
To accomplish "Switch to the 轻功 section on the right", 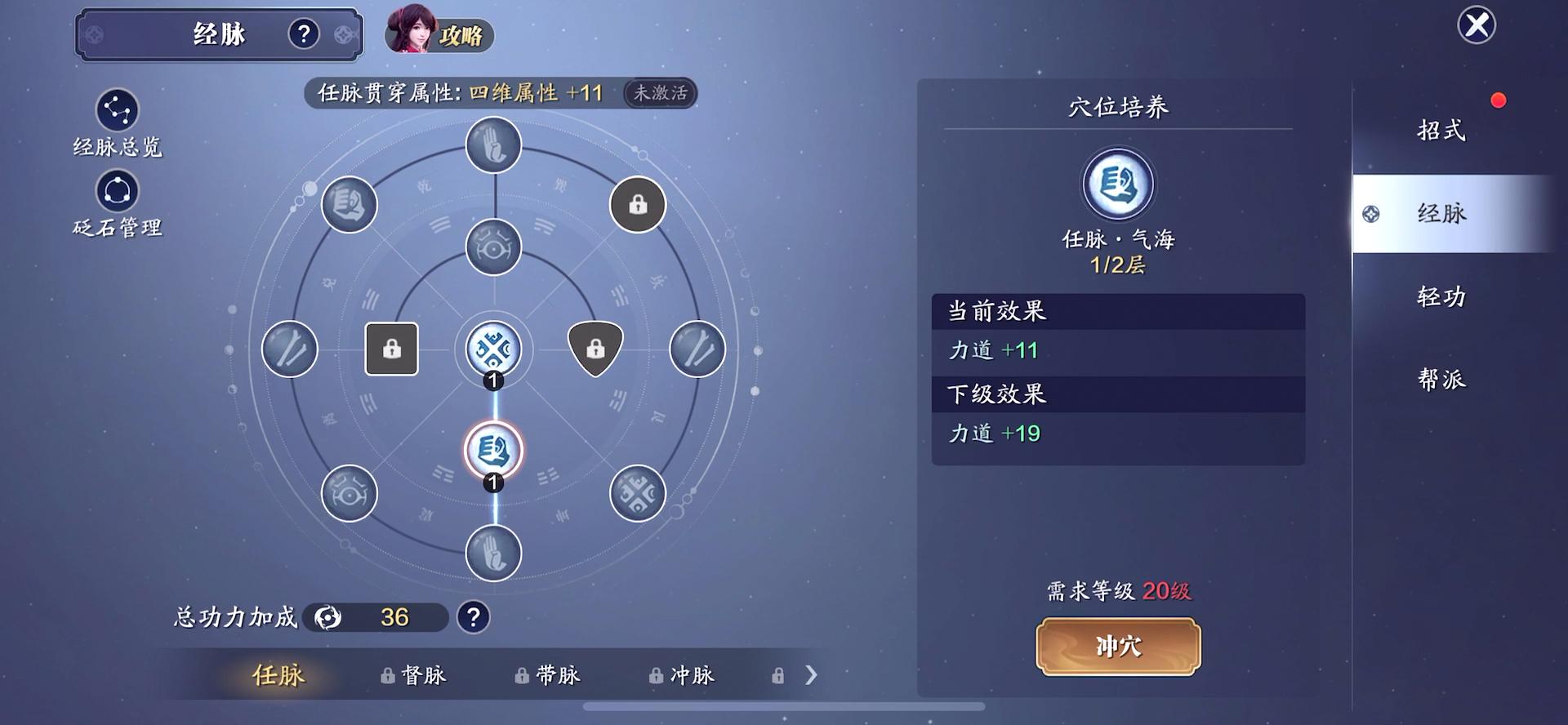I will pyautogui.click(x=1440, y=297).
